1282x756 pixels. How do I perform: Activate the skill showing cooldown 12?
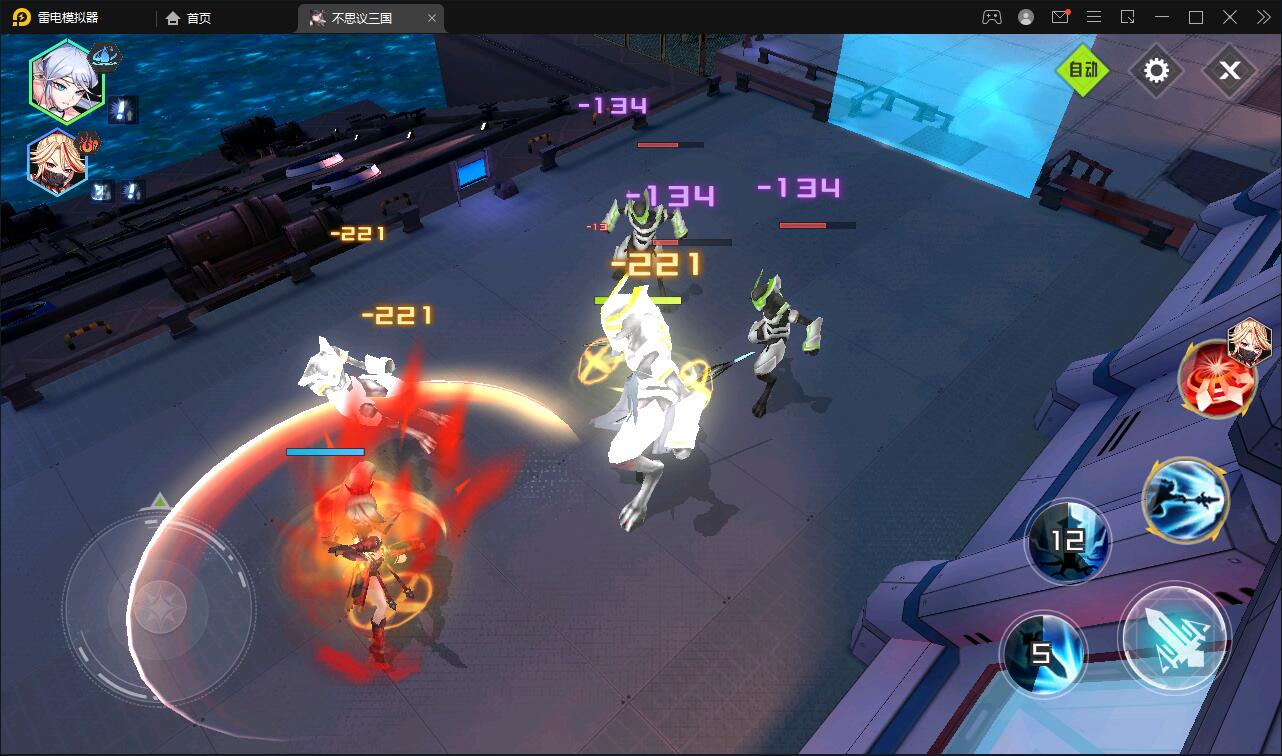1068,541
